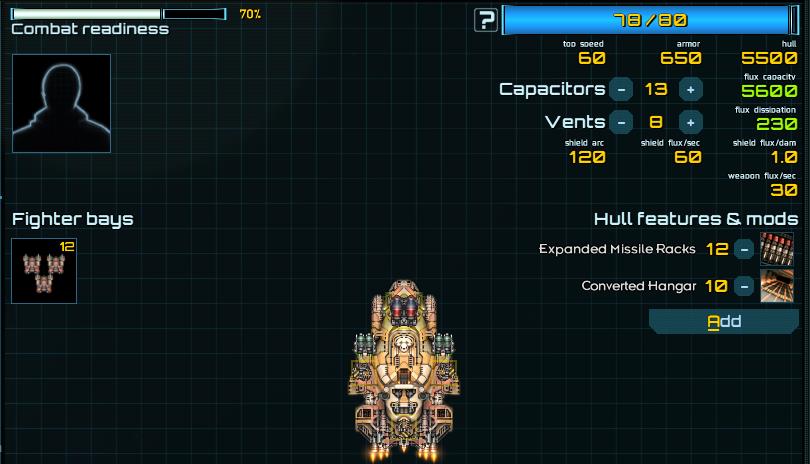This screenshot has width=810, height=464.
Task: Increase Capacitors with the plus button
Action: [690, 89]
